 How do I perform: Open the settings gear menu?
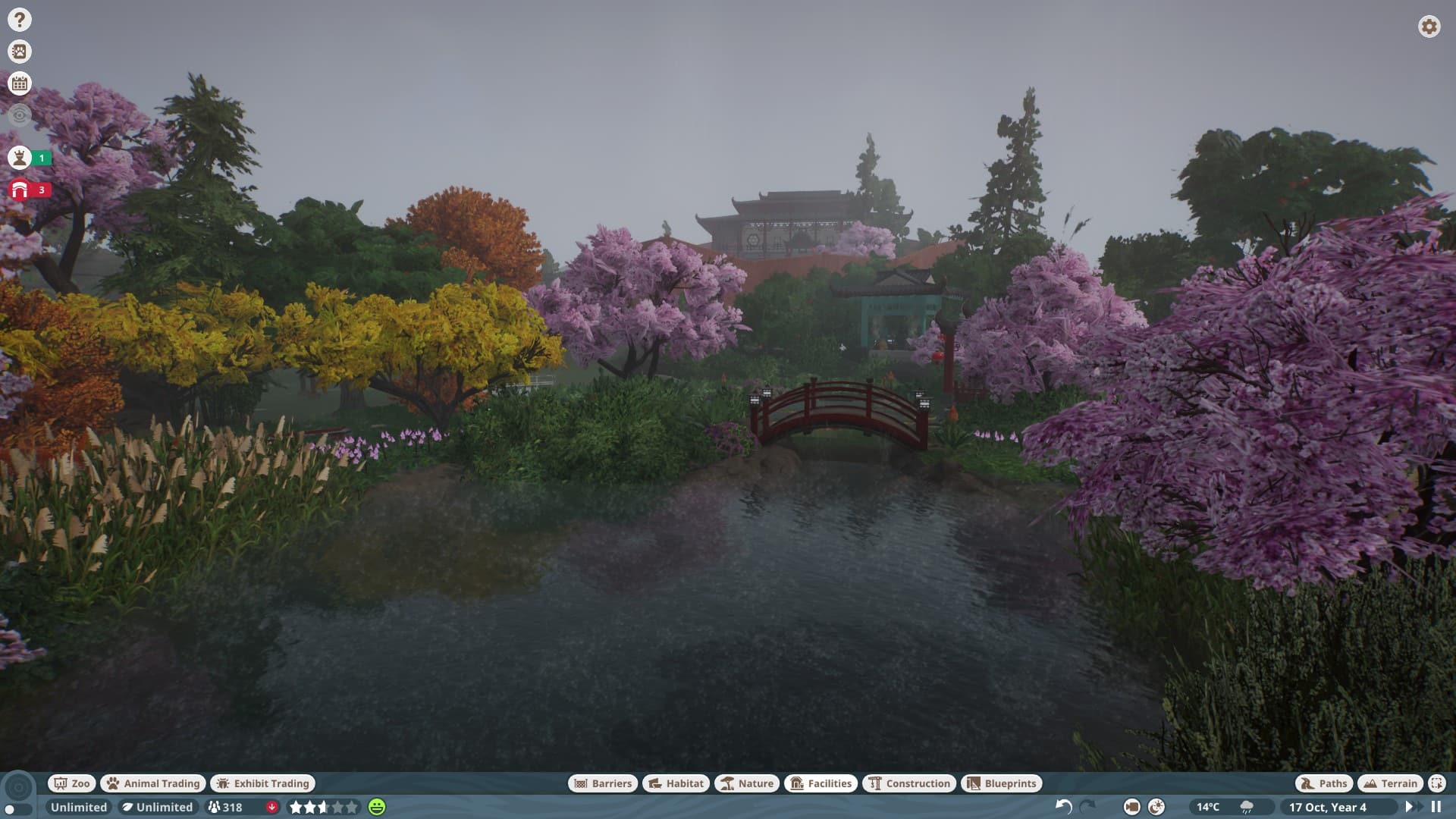pos(1429,27)
